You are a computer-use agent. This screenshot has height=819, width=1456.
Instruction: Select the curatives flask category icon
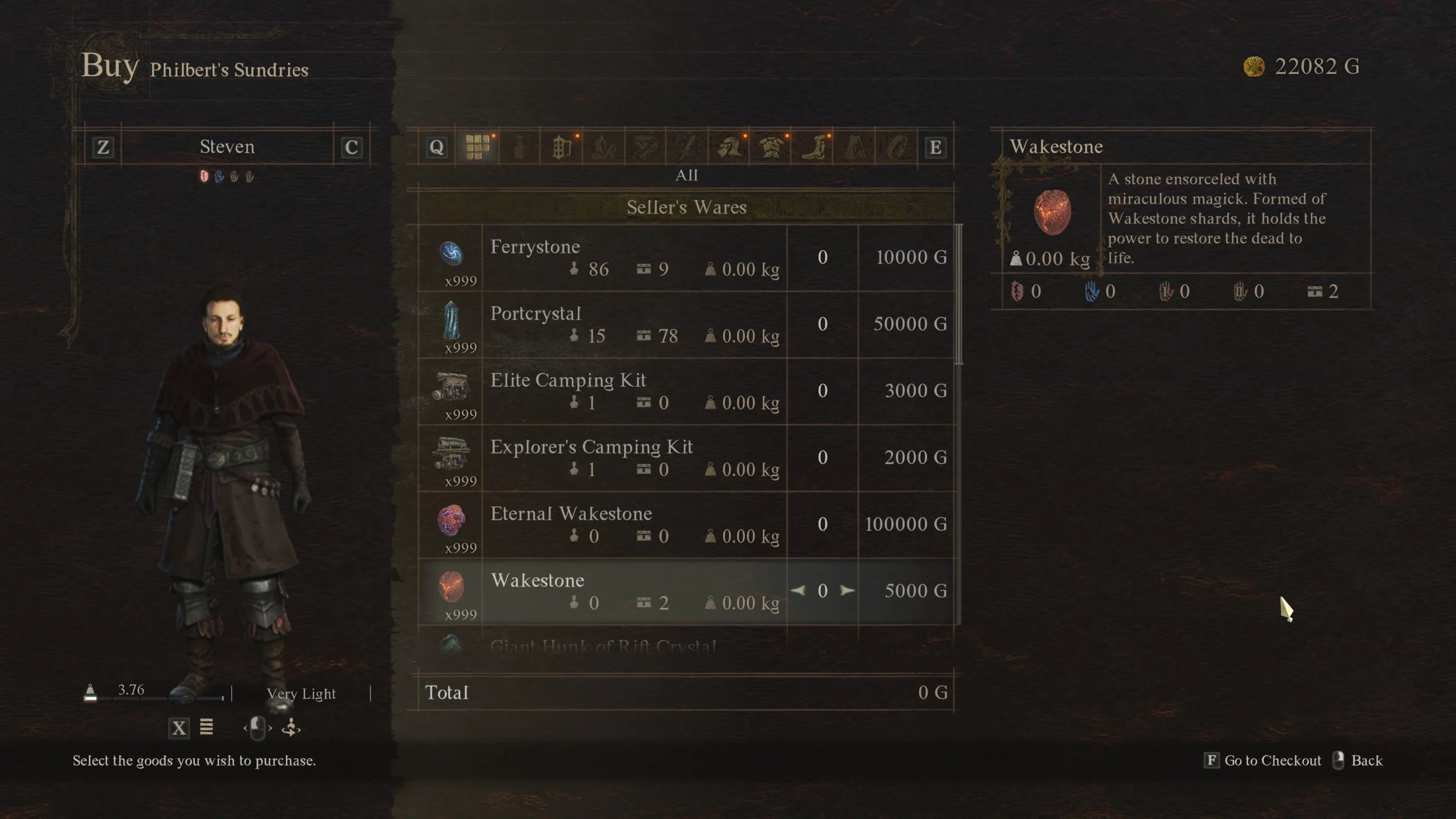[x=519, y=147]
